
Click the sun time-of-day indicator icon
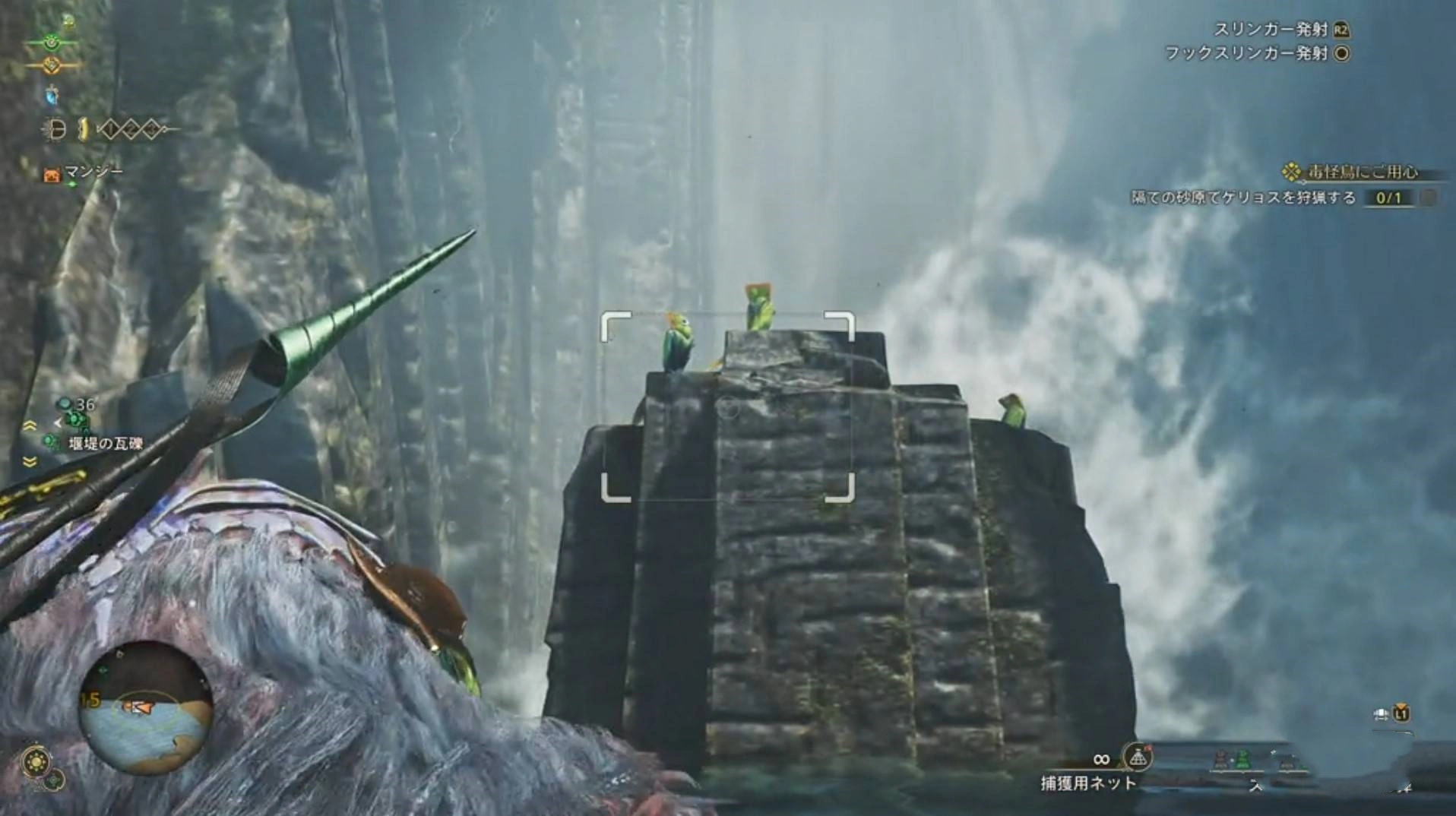click(36, 760)
